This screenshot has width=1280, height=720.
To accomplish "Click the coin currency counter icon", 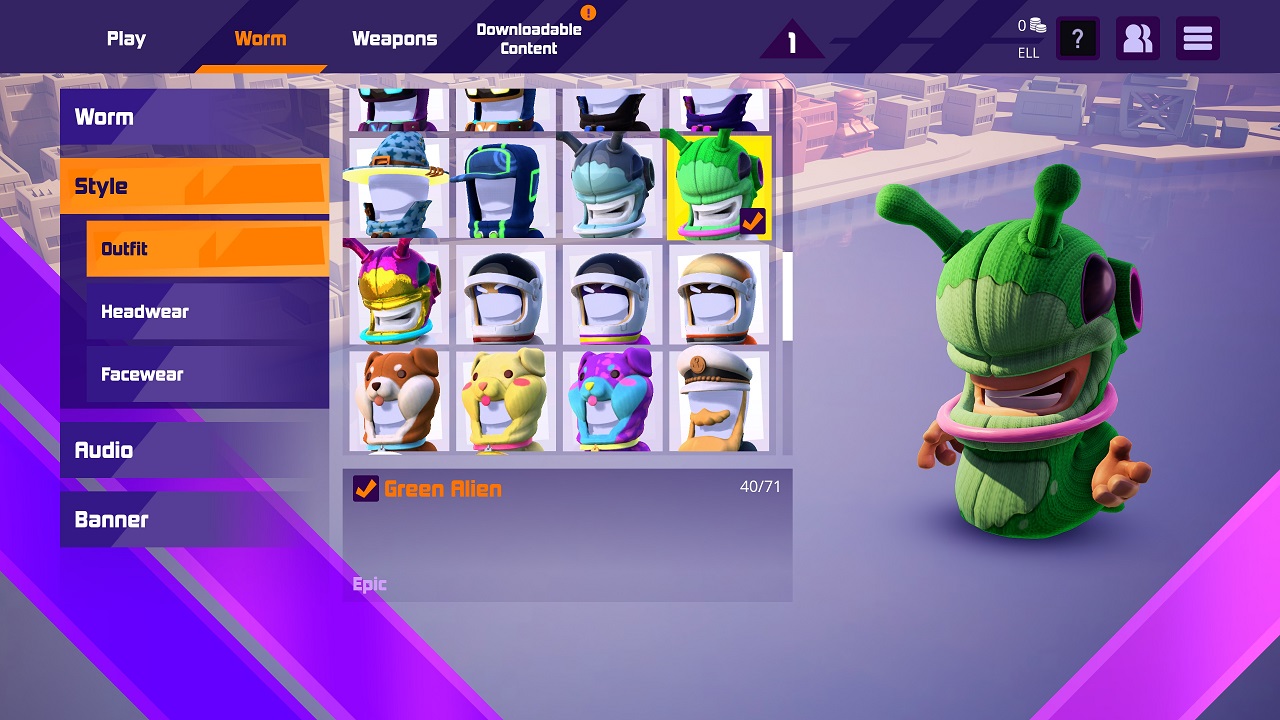I will click(1036, 25).
